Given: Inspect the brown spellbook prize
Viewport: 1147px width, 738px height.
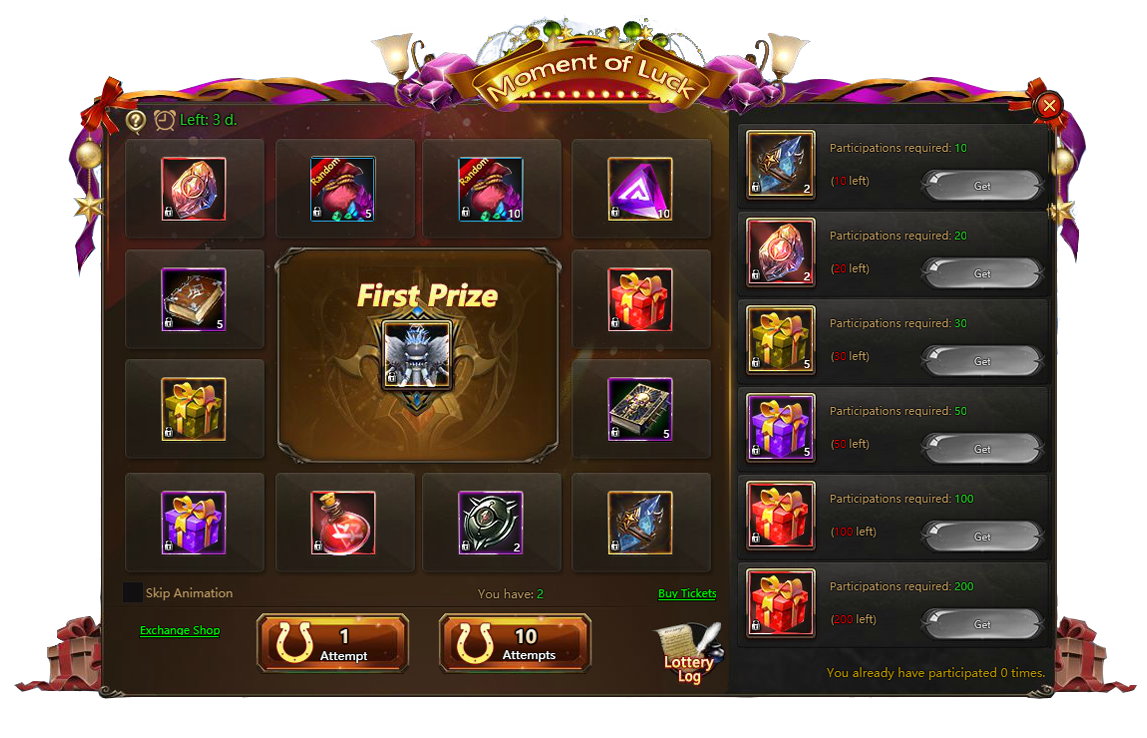Looking at the screenshot, I should (x=194, y=299).
